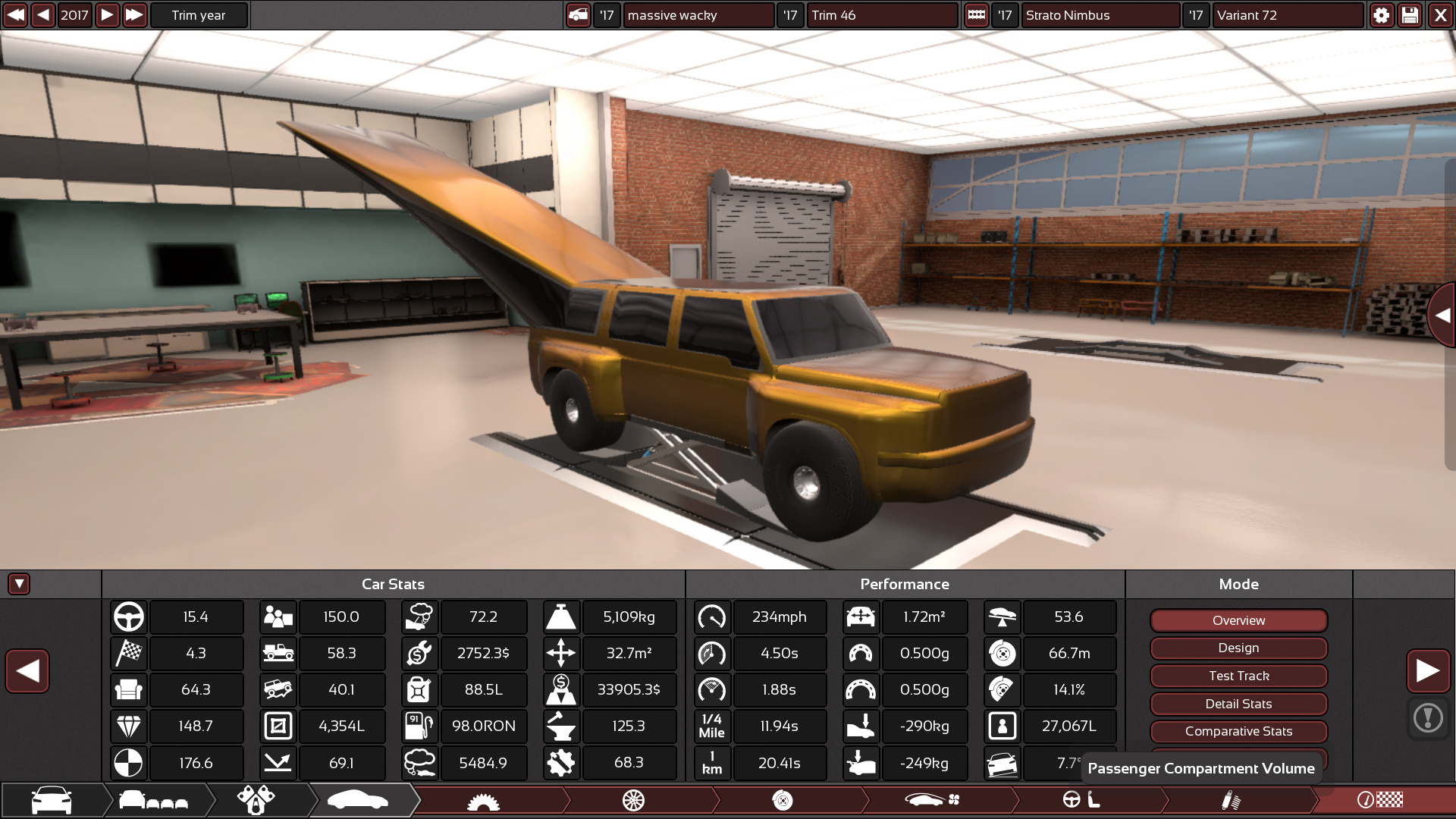Close the car designer with X

pyautogui.click(x=1440, y=15)
